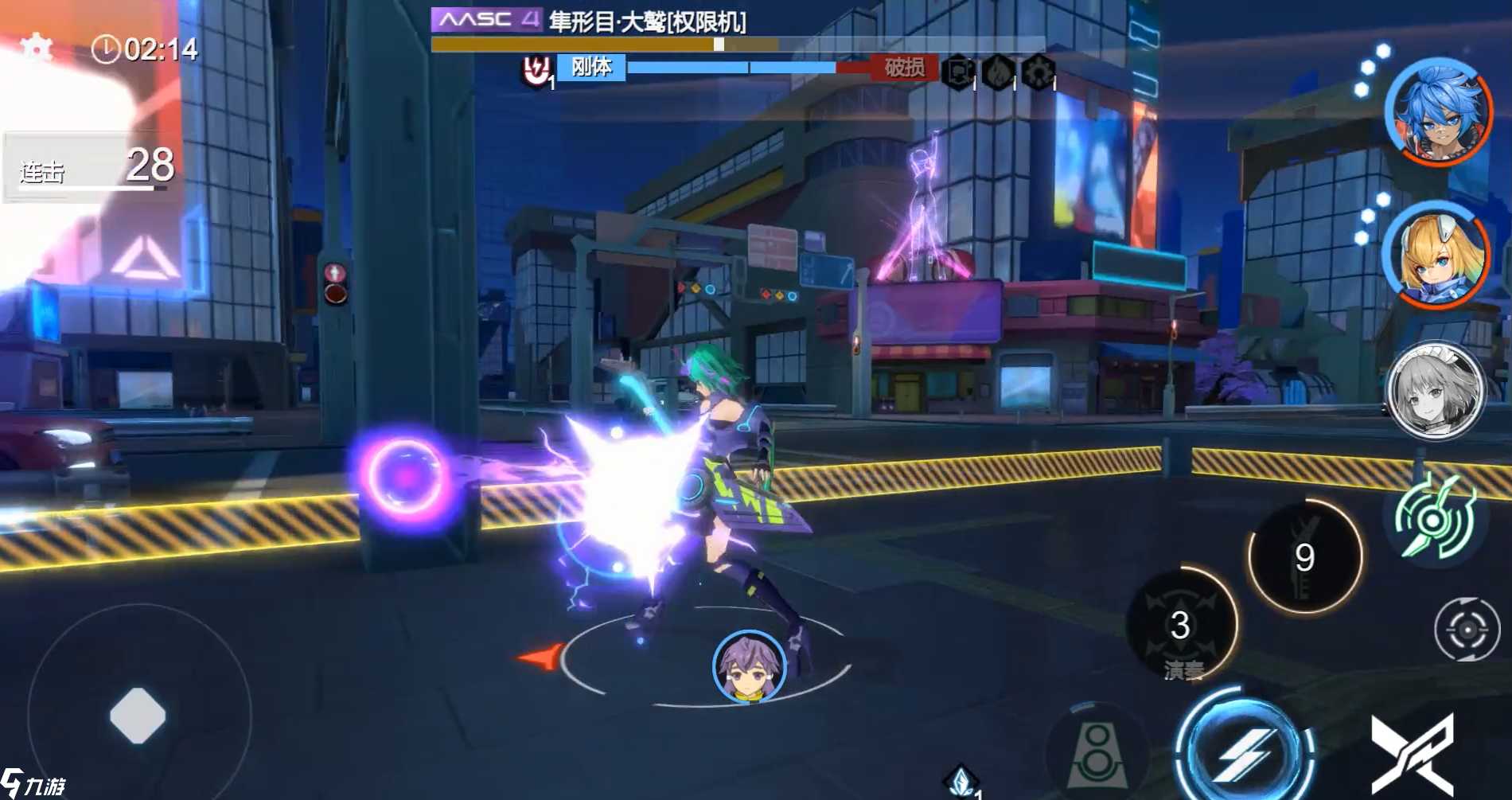Tap the virtual joystick thumb pad
This screenshot has width=1512, height=800.
(x=138, y=715)
